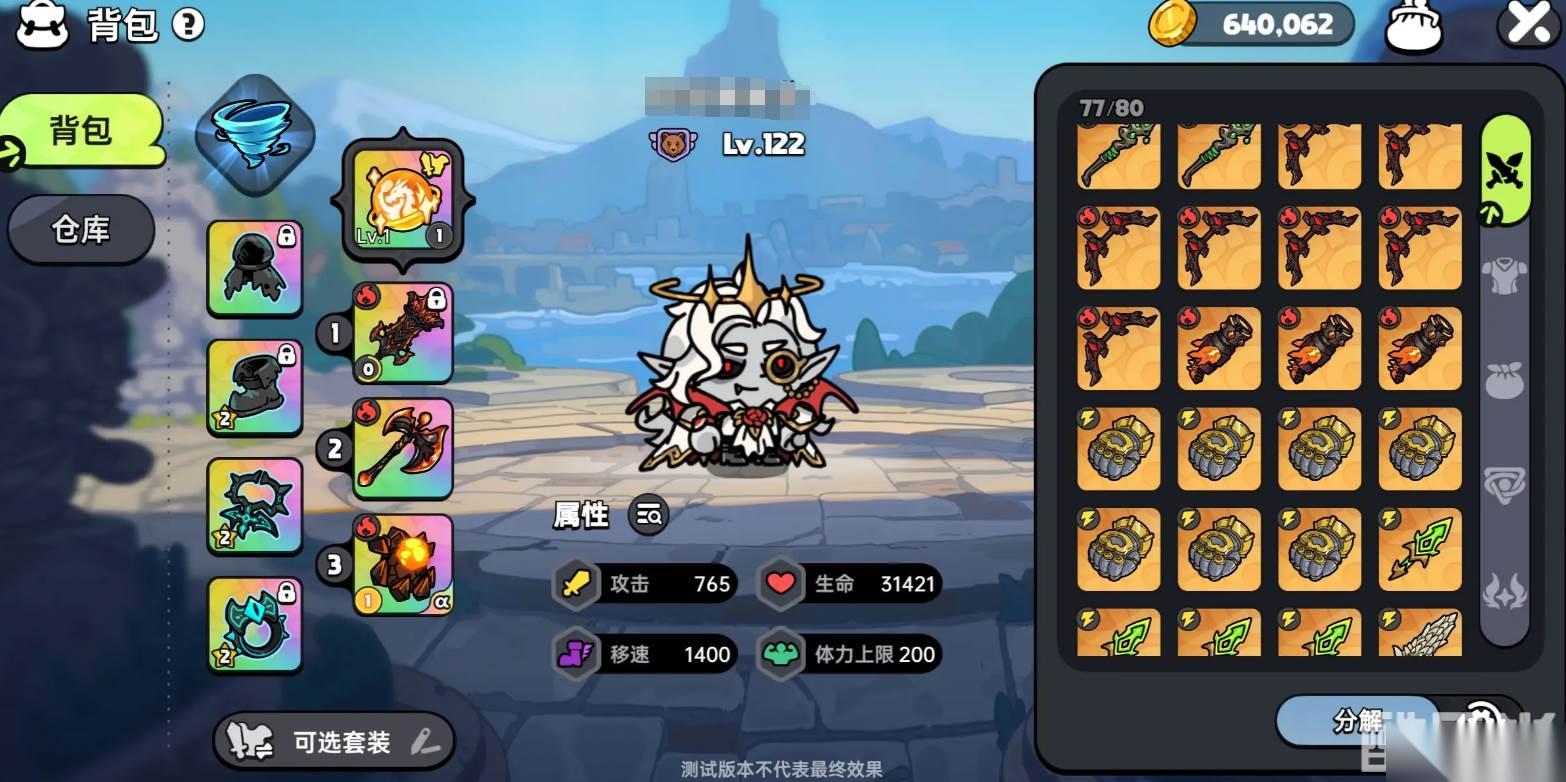1566x782 pixels.
Task: Open the pouch category tab in inventory
Action: pyautogui.click(x=1504, y=381)
